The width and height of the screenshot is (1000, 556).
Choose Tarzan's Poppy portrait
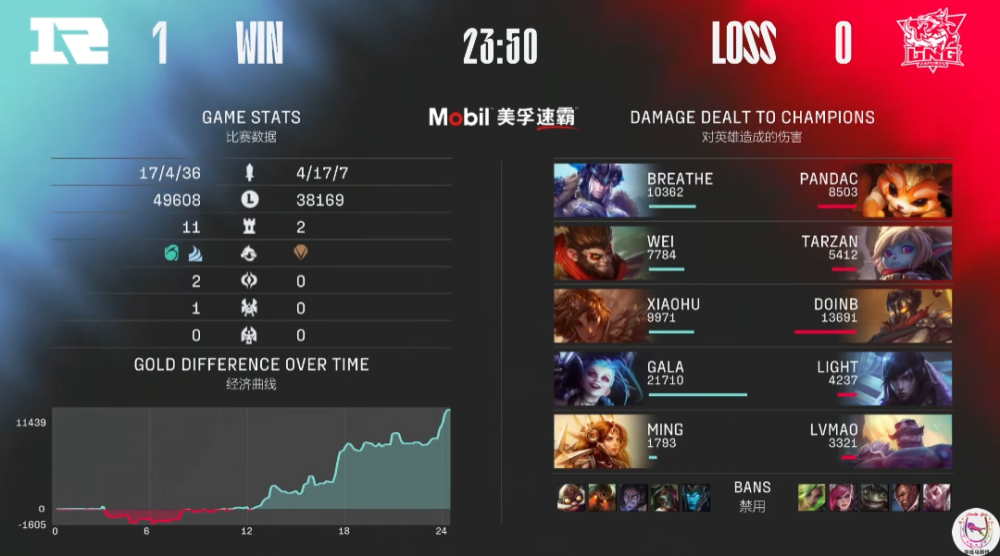[906, 253]
